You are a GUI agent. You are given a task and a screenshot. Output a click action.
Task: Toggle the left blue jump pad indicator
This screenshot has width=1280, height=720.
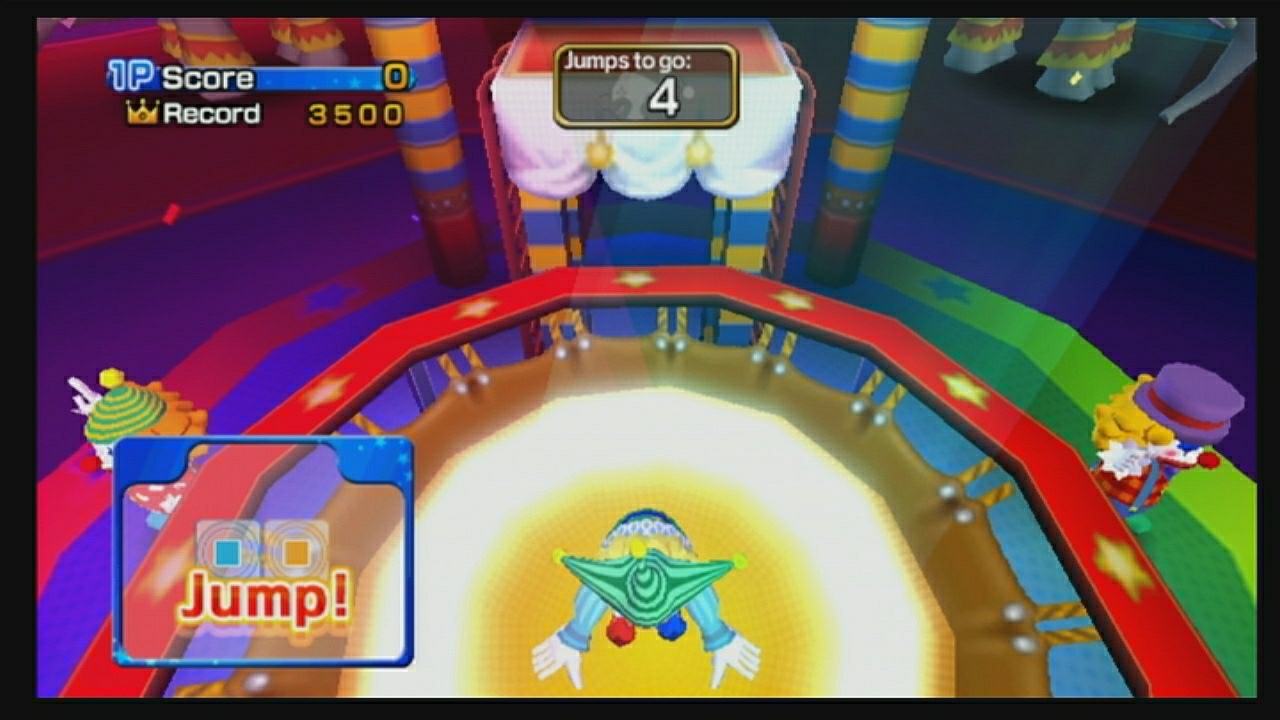click(228, 551)
